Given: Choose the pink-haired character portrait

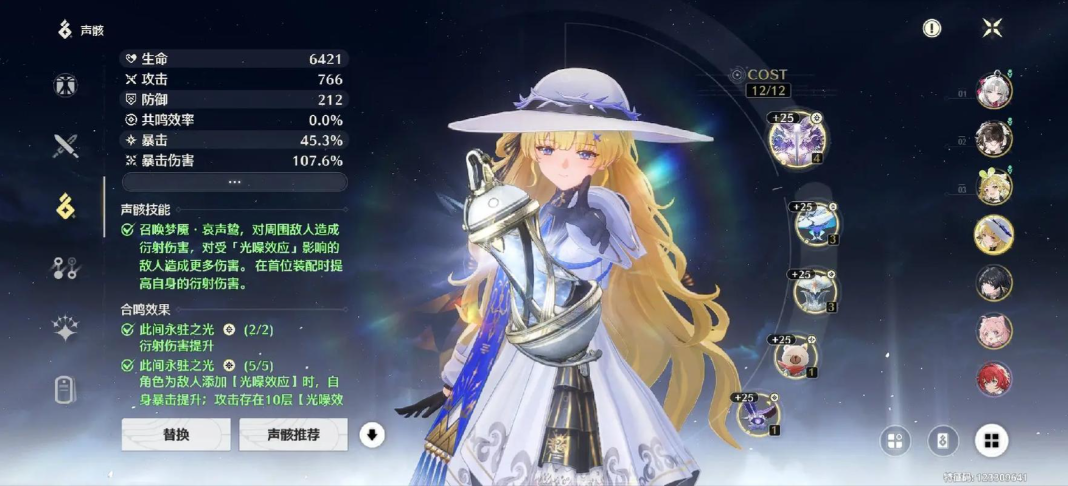Looking at the screenshot, I should (994, 331).
